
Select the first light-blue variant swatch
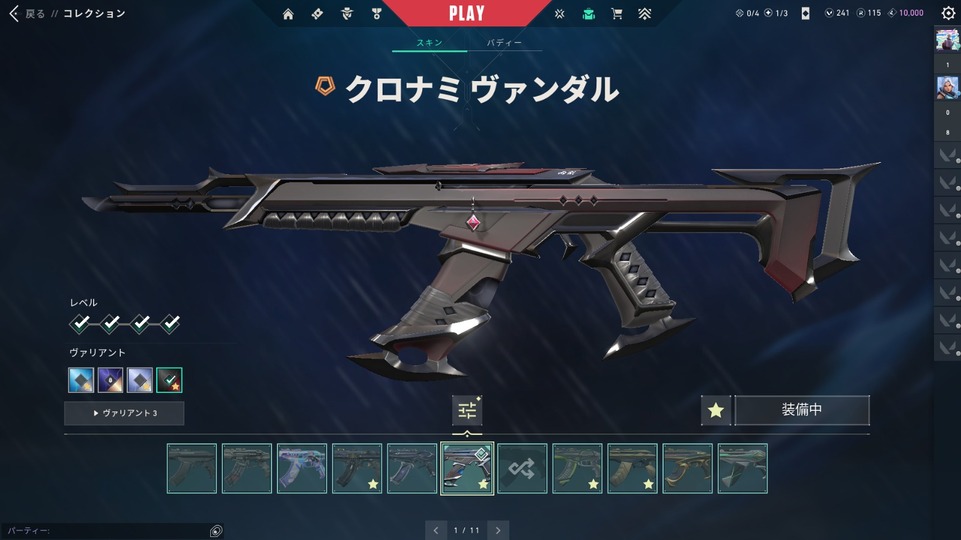pyautogui.click(x=81, y=380)
